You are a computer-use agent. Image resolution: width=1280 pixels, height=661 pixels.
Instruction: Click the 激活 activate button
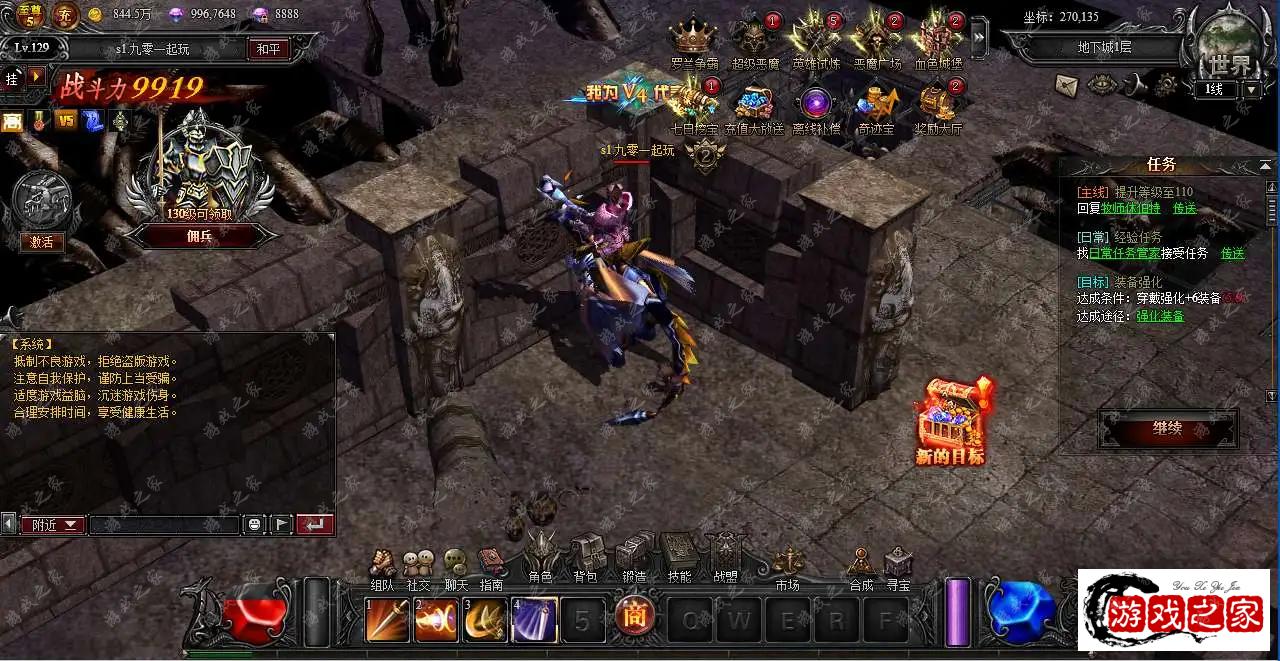41,241
